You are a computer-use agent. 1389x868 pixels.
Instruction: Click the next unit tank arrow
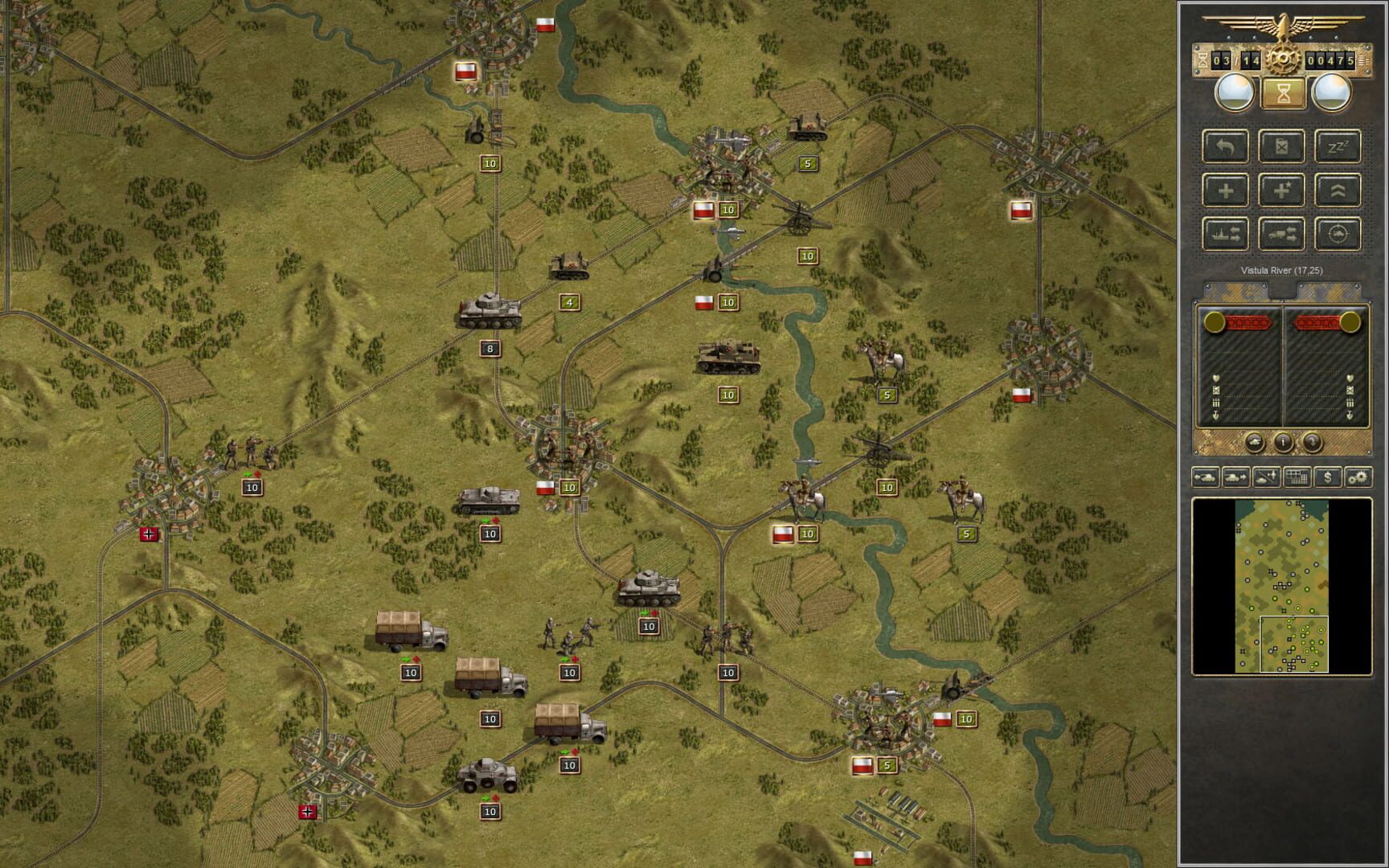pyautogui.click(x=1235, y=477)
